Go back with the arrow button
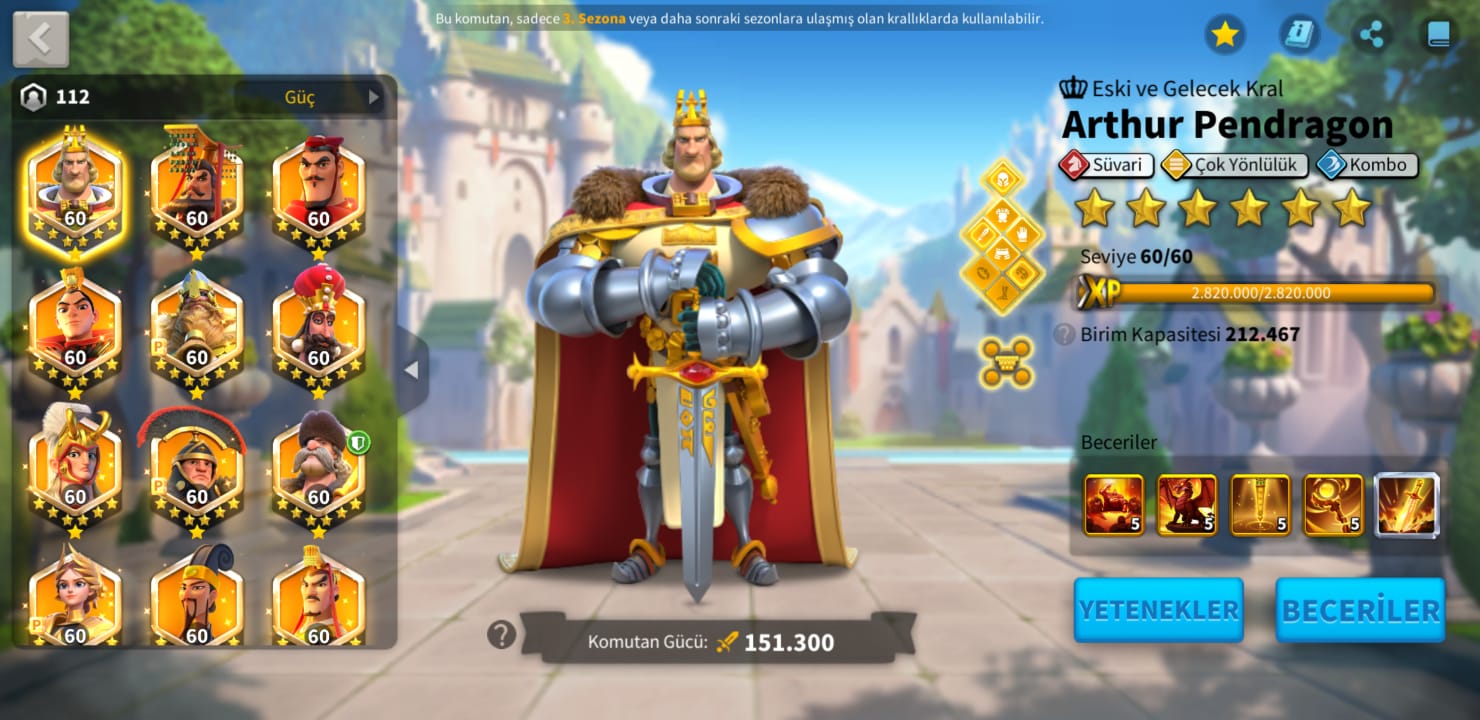The image size is (1480, 720). (40, 39)
